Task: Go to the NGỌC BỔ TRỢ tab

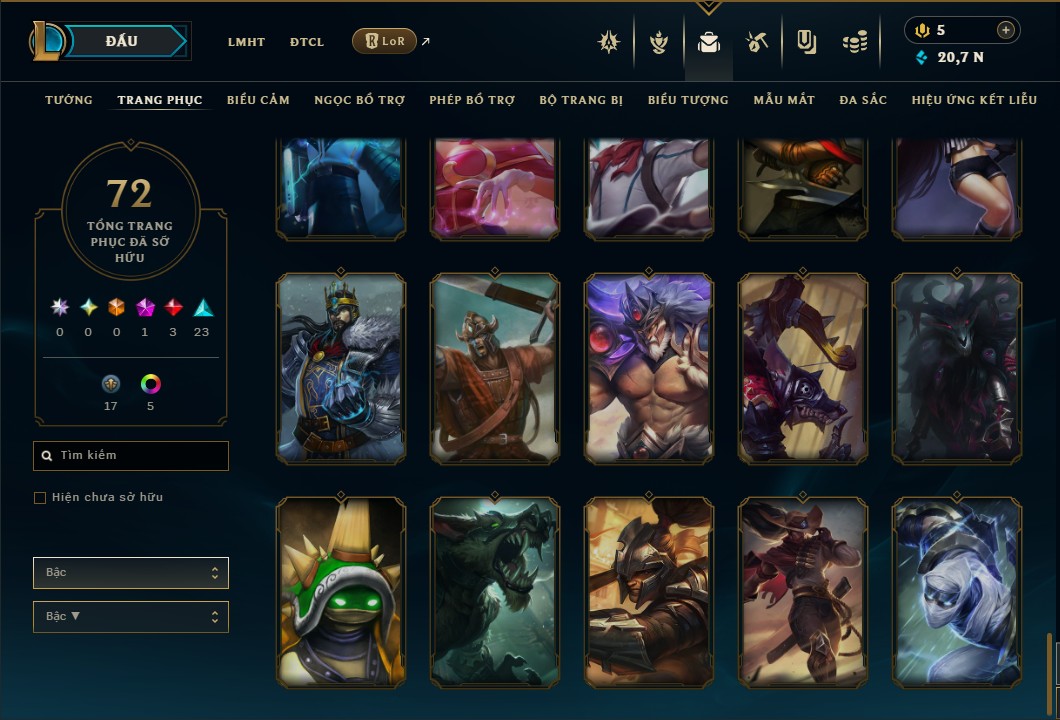Action: (x=359, y=100)
